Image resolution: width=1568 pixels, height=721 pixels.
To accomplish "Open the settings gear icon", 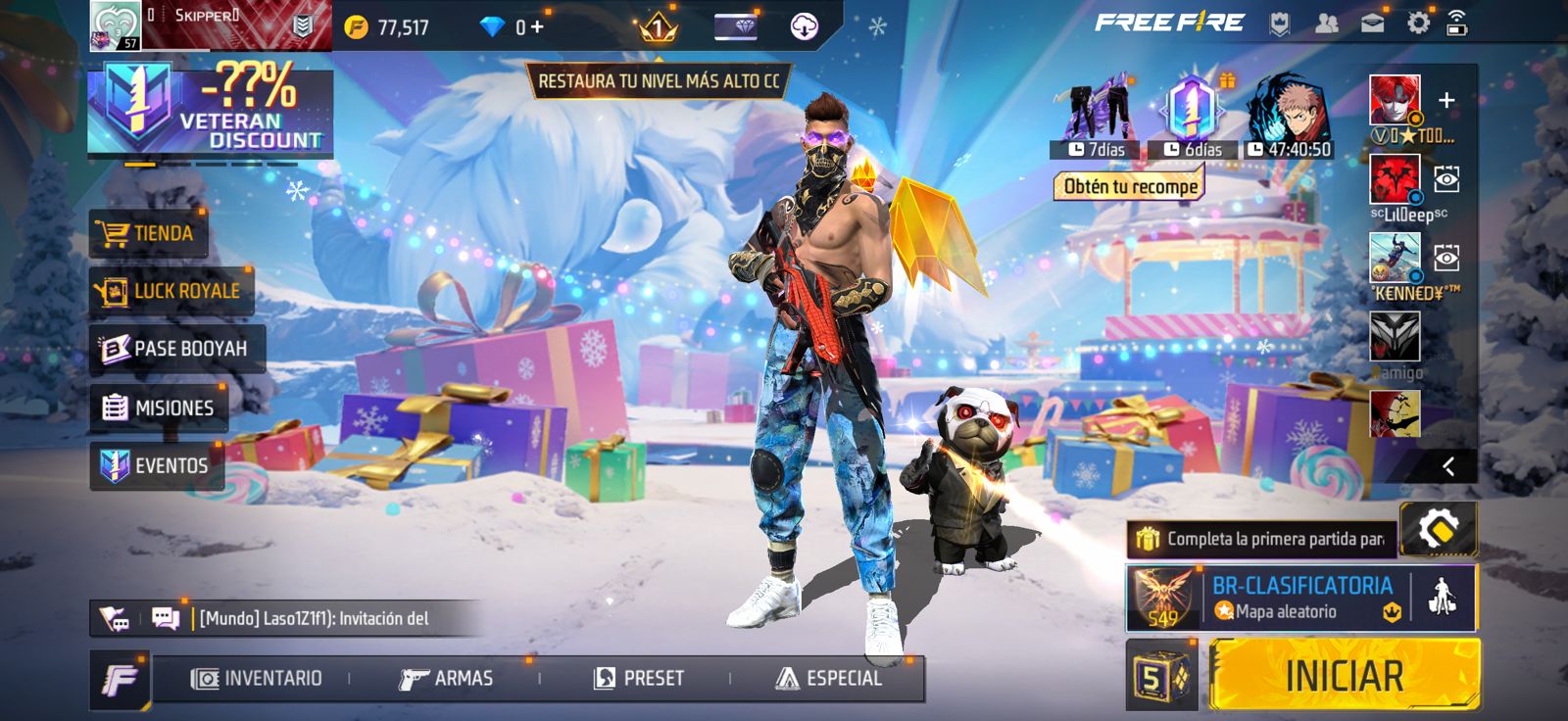I will pyautogui.click(x=1417, y=24).
